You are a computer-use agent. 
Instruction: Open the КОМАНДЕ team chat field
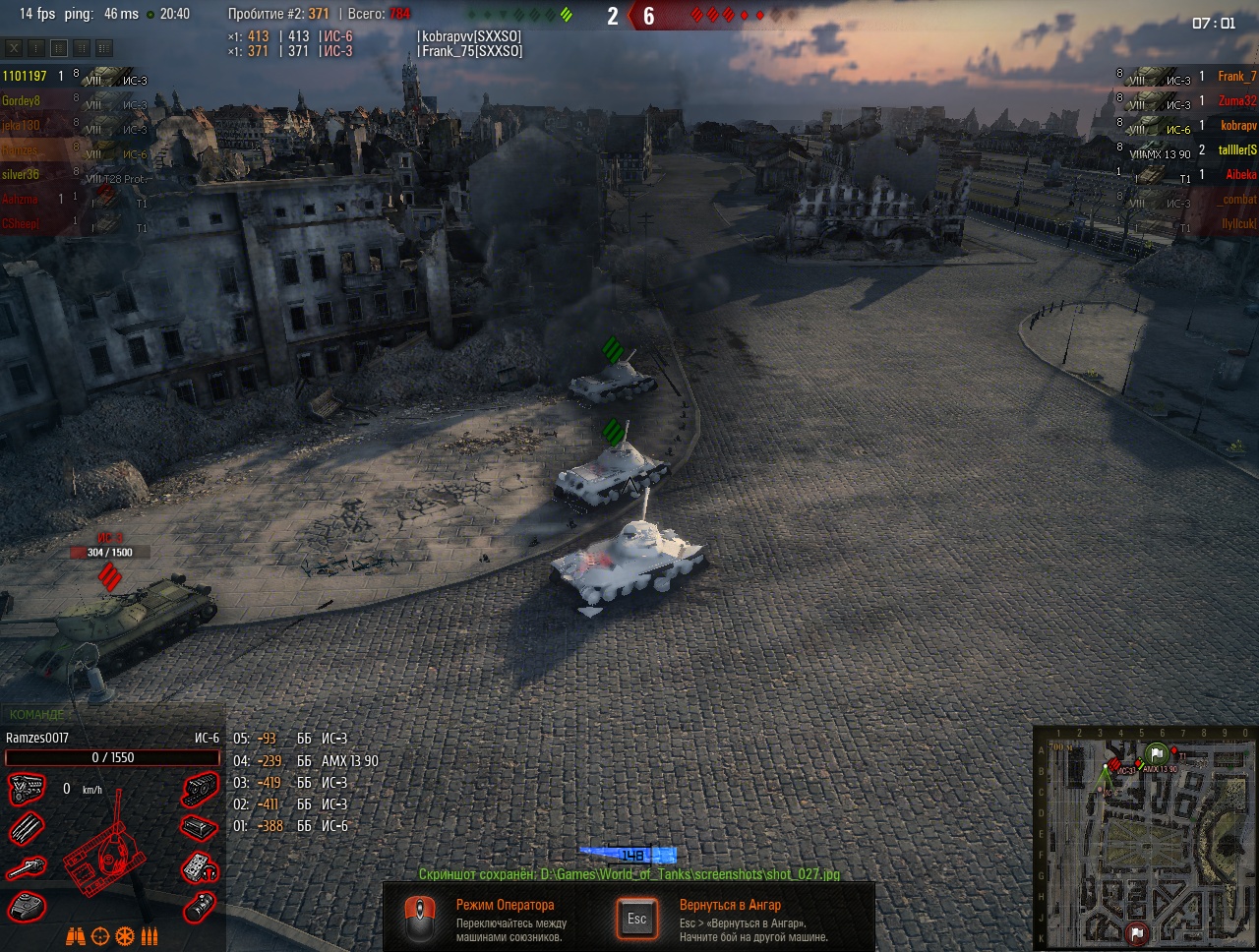pos(39,715)
